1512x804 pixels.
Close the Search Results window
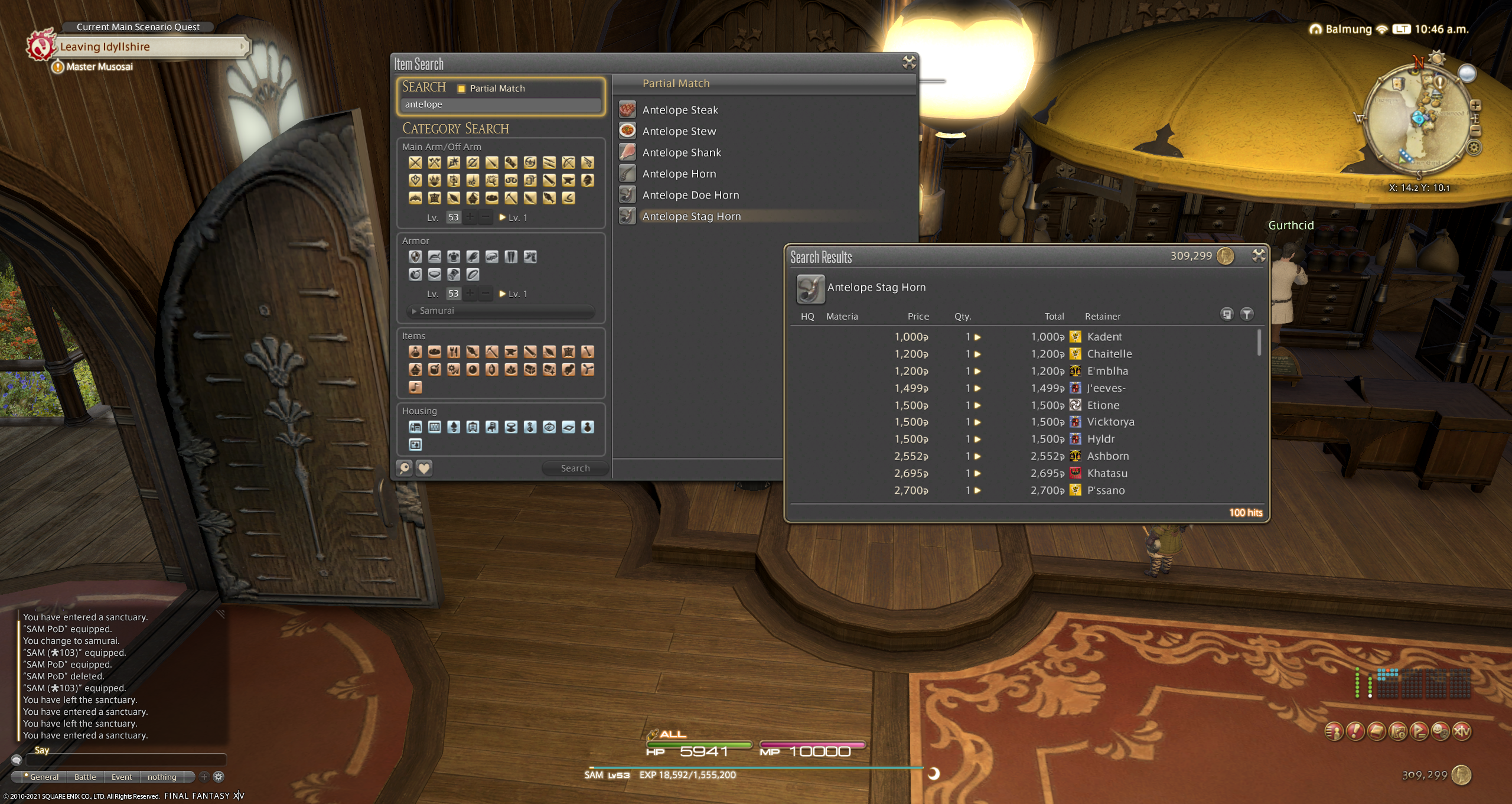pos(1258,255)
